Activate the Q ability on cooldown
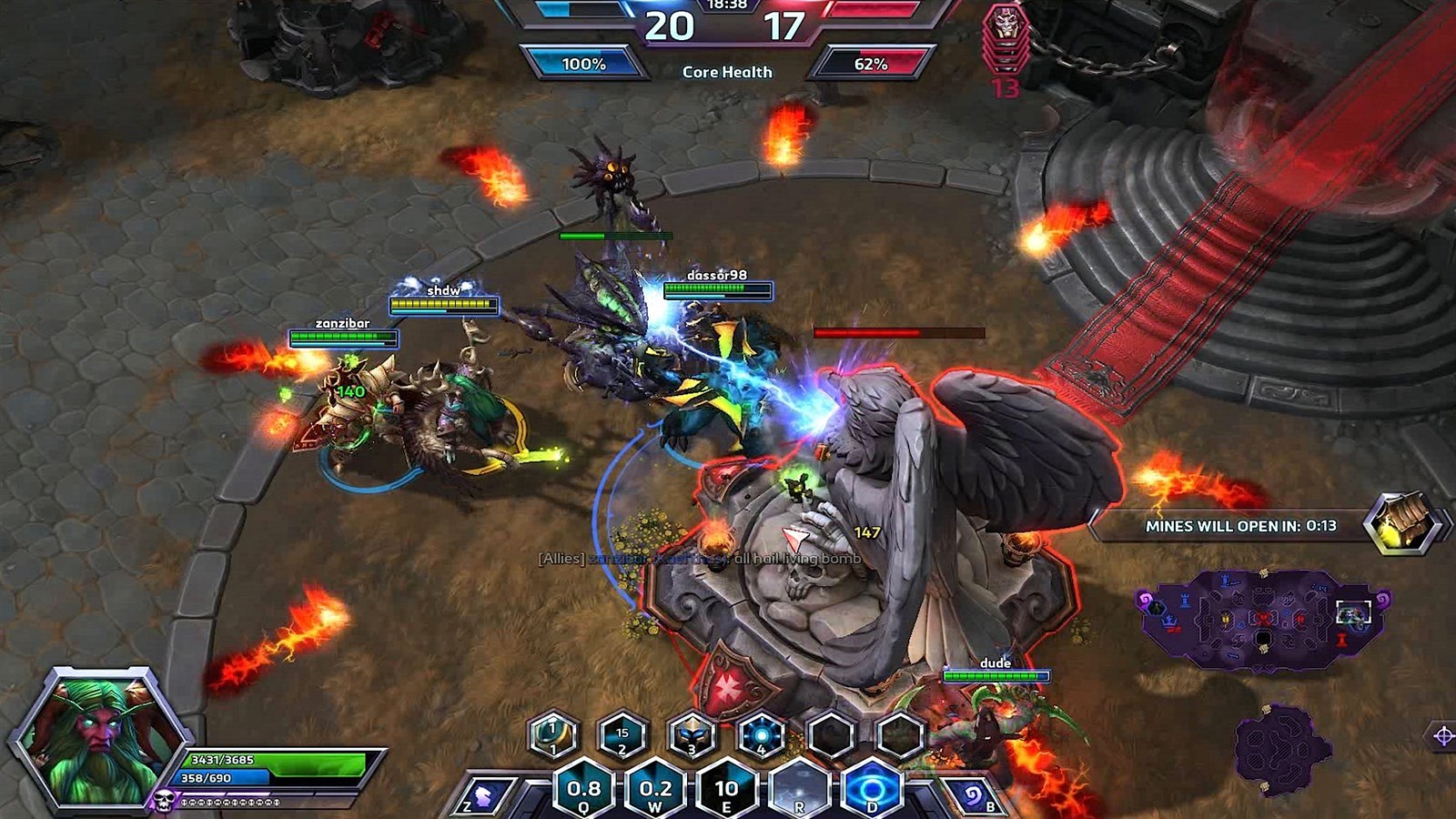 (583, 789)
